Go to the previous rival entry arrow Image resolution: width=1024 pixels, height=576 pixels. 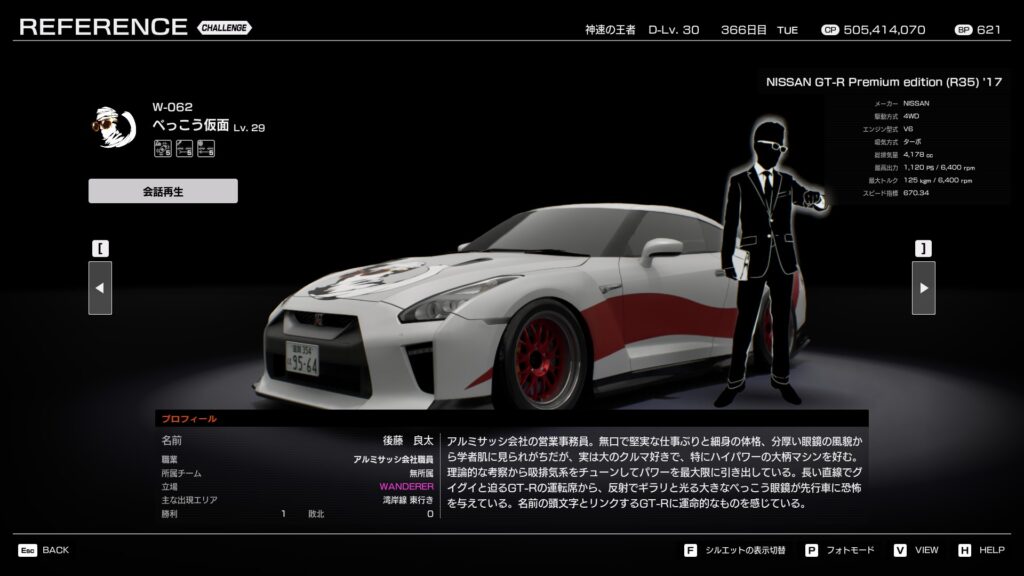[100, 288]
